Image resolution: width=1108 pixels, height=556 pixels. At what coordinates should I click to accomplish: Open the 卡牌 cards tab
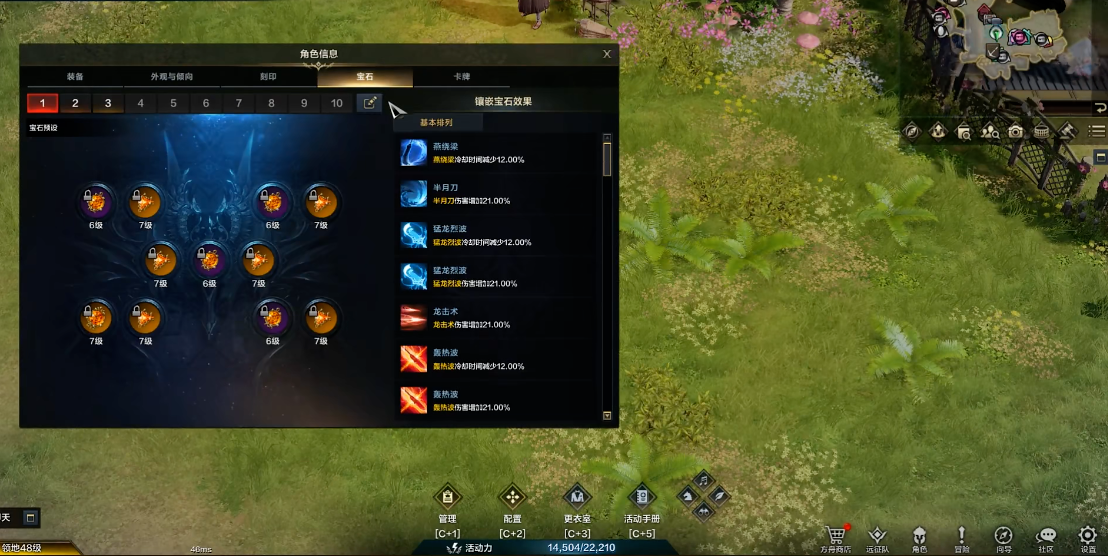pyautogui.click(x=462, y=77)
